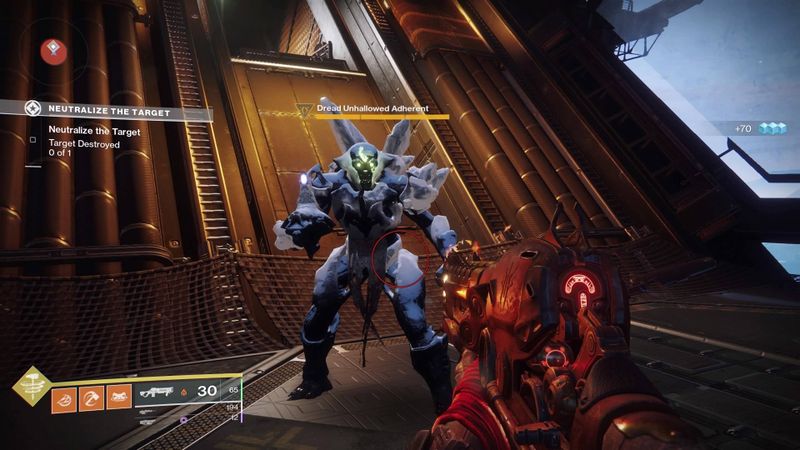Click the radar target marker icon
This screenshot has width=800, height=450.
(x=54, y=51)
